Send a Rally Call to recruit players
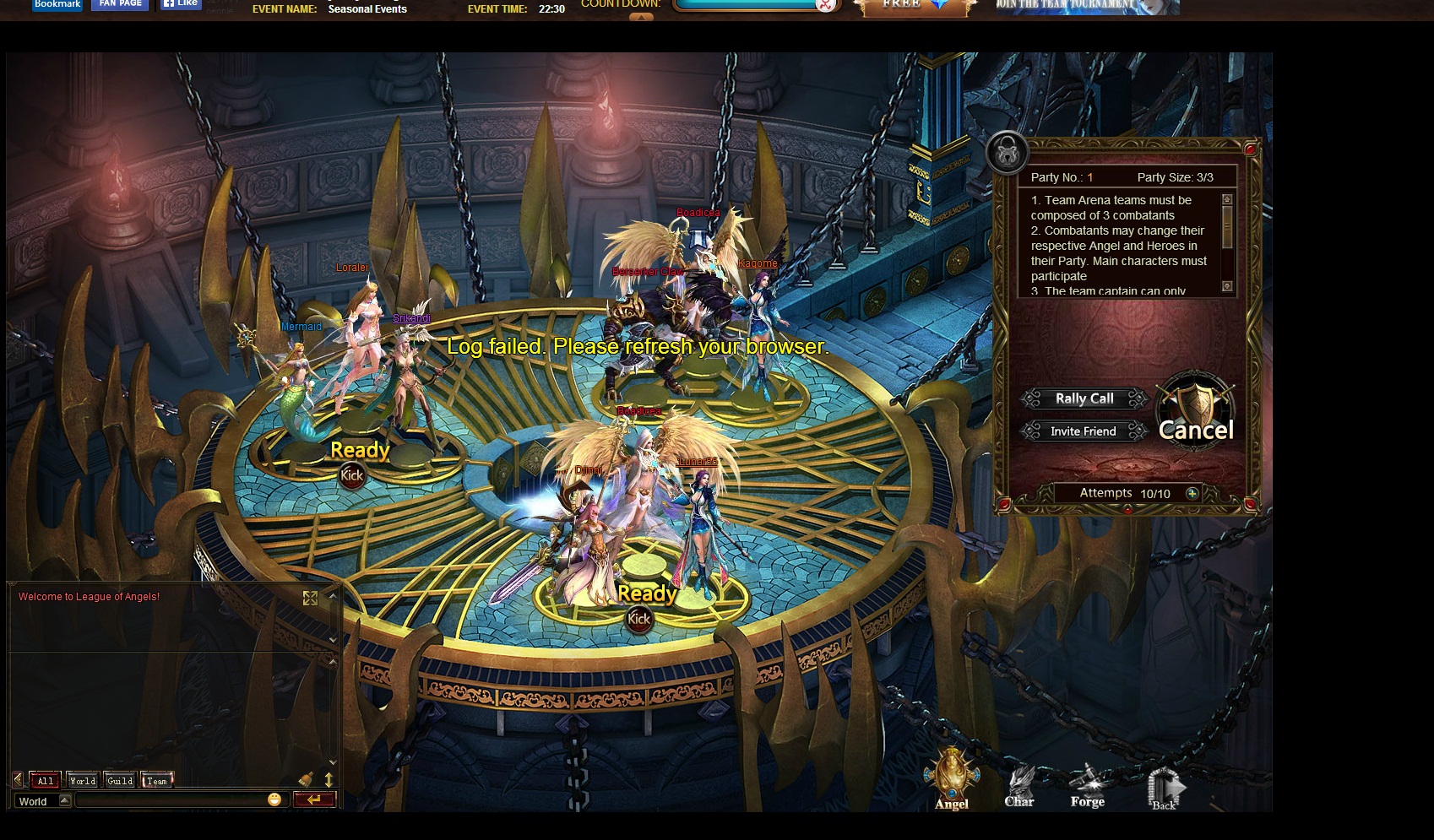Viewport: 1434px width, 840px height. 1084,398
